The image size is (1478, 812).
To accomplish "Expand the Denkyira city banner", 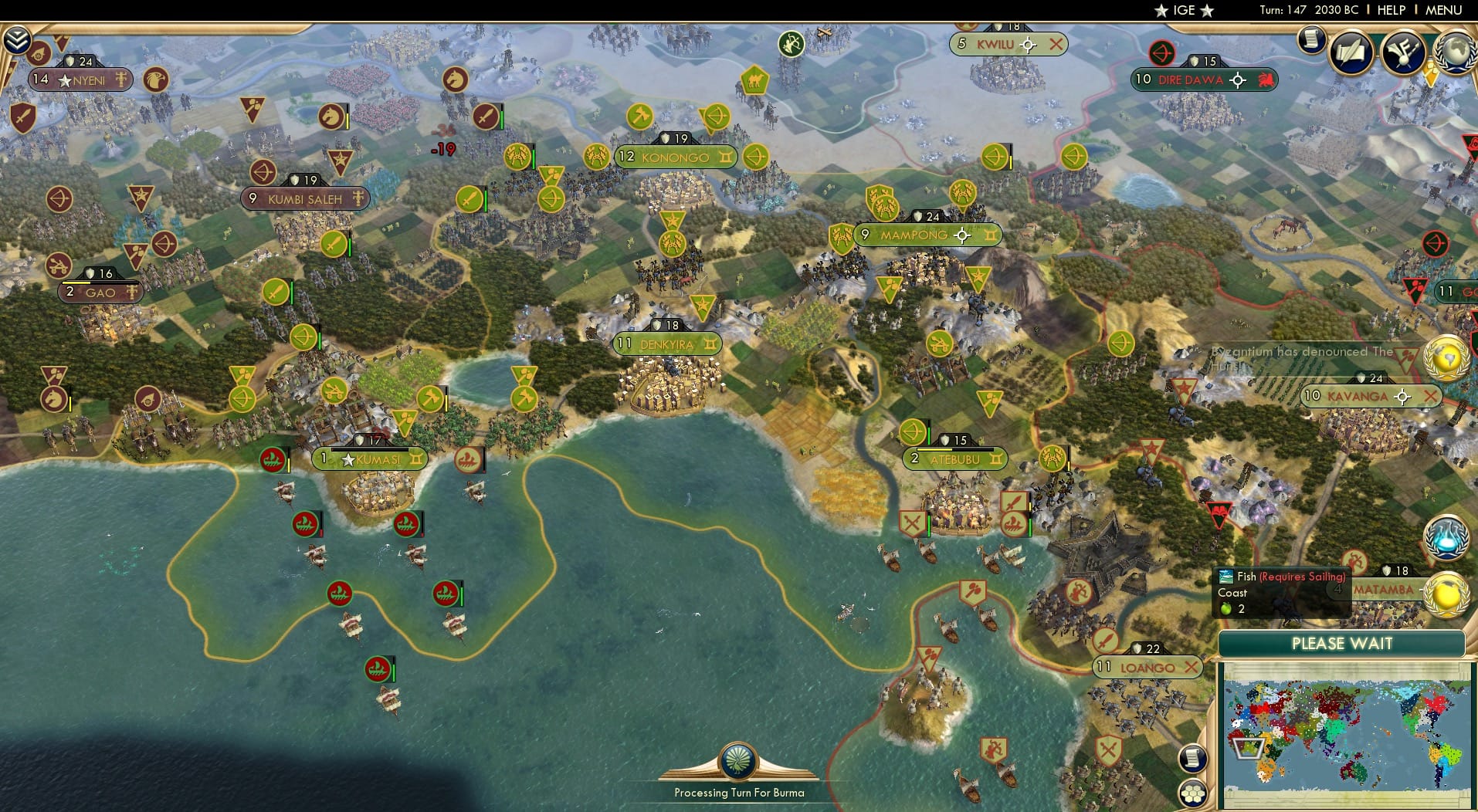I will click(709, 345).
